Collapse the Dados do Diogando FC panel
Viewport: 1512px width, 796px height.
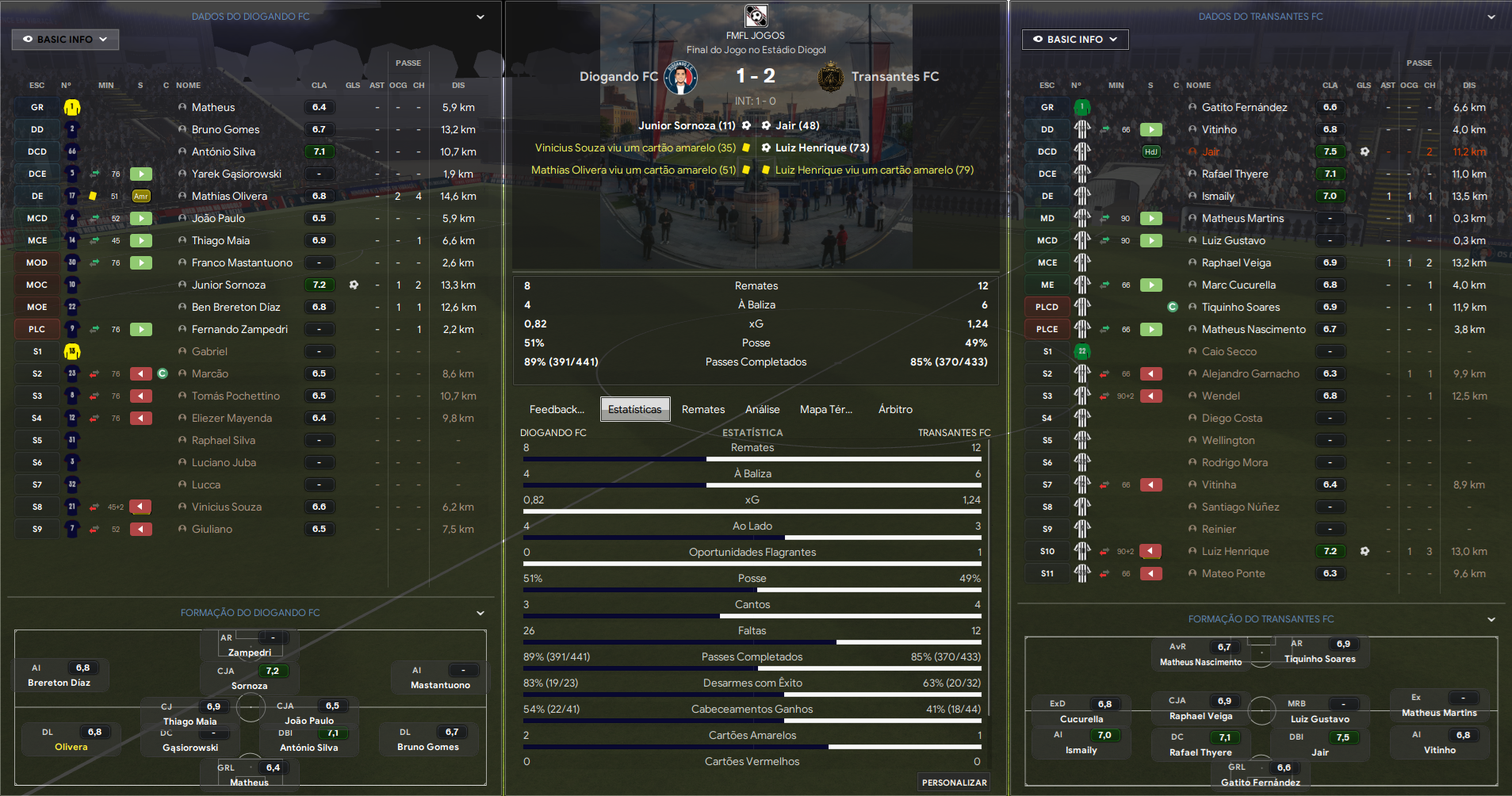click(x=480, y=17)
